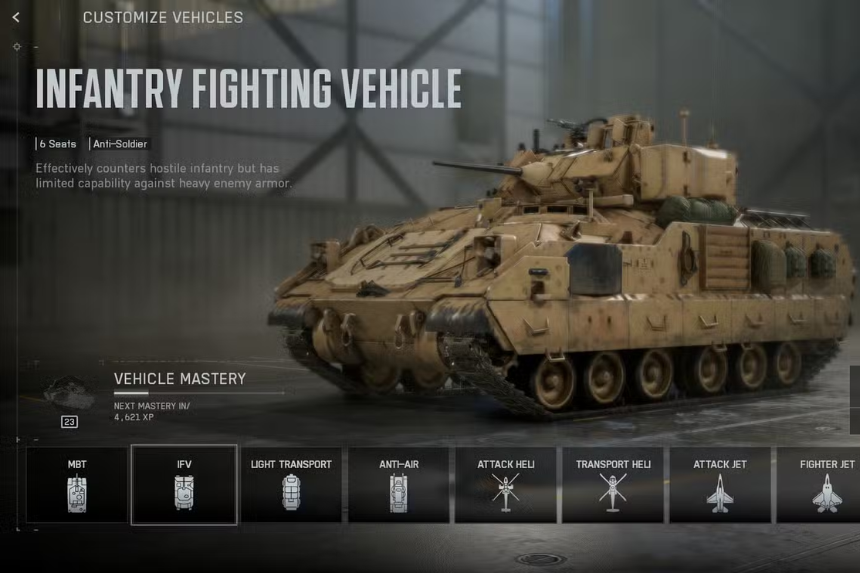Choose the IFV vehicle tile
860x573 pixels.
[x=184, y=485]
